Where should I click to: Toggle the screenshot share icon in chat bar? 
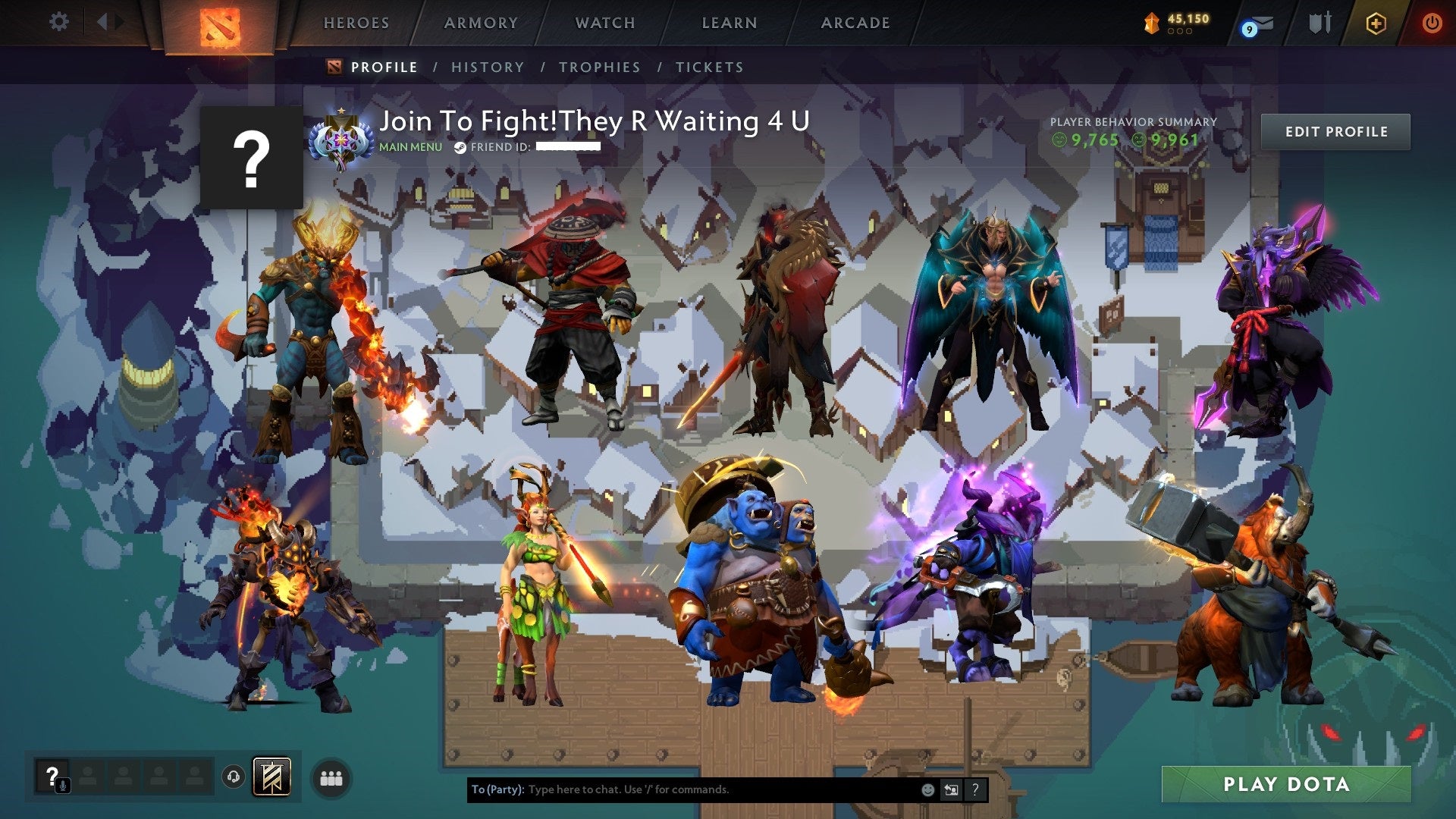pos(952,789)
